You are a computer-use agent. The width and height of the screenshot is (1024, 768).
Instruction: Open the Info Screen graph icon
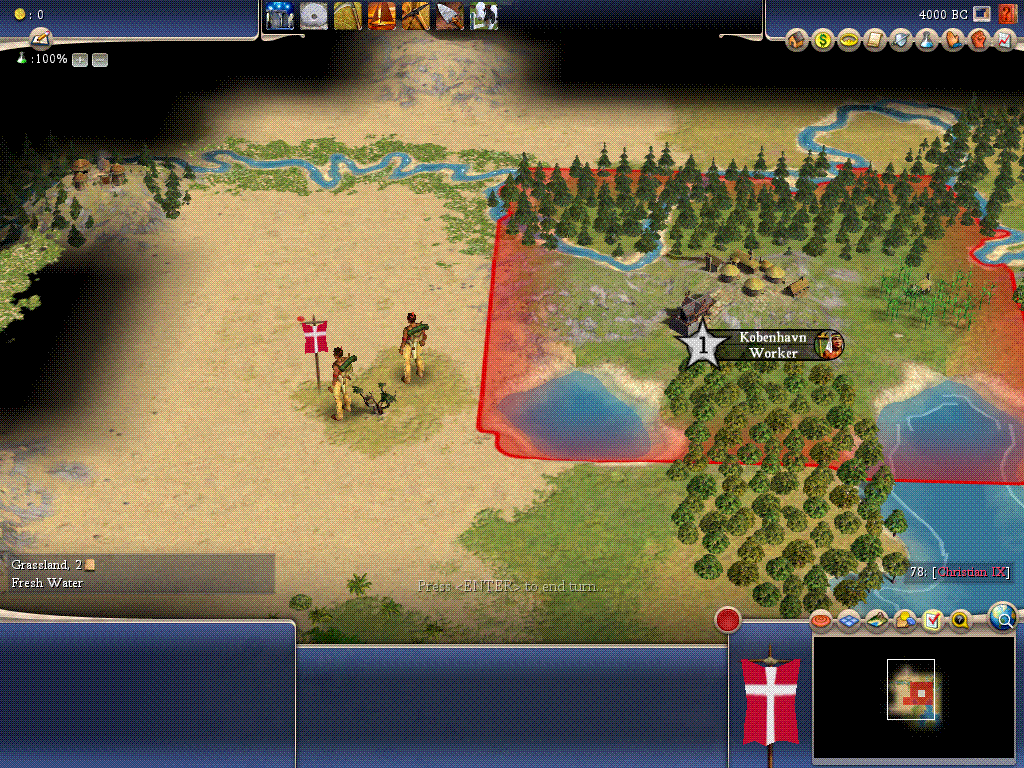coord(1004,41)
